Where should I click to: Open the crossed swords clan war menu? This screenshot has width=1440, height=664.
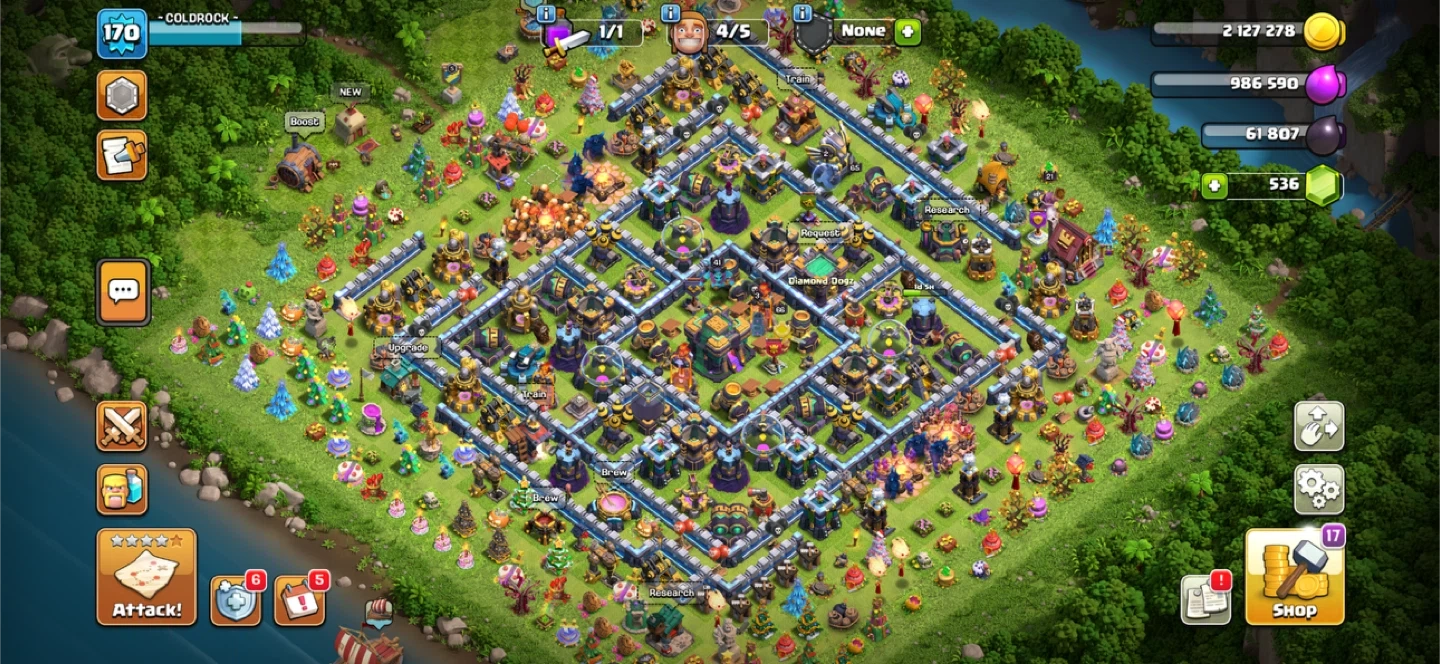coord(122,426)
